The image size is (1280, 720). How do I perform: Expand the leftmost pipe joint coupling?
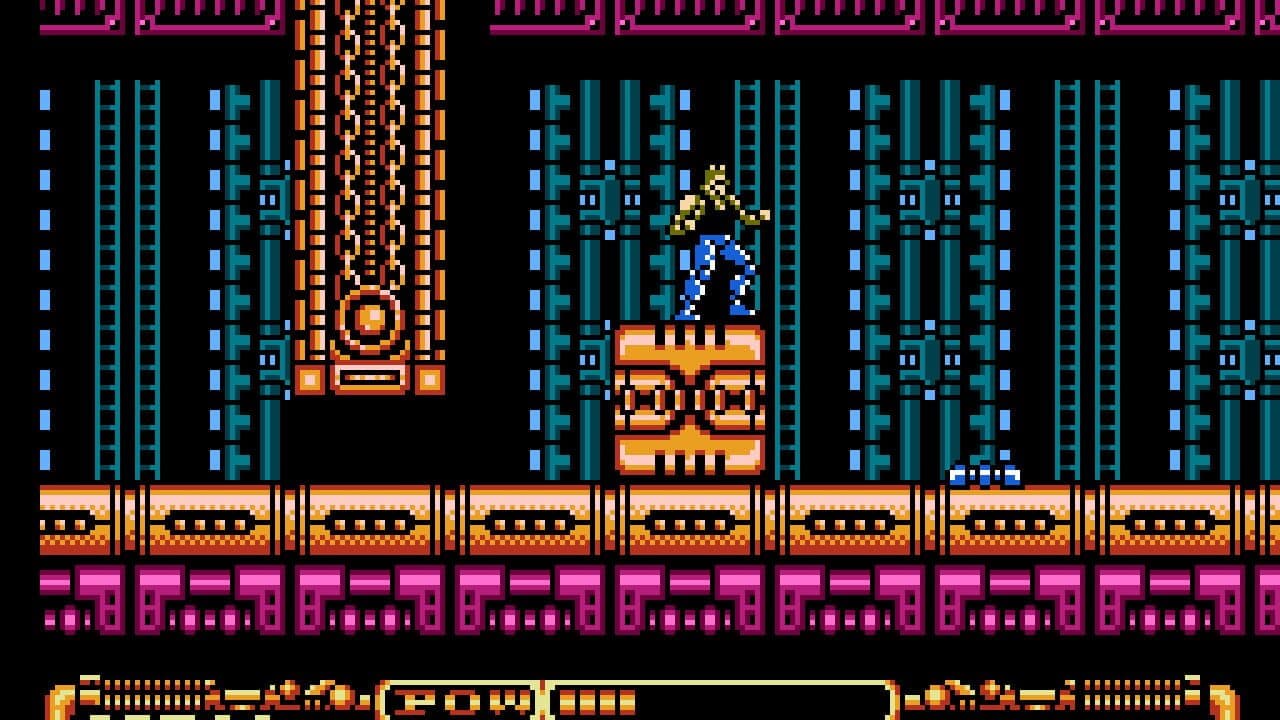(x=123, y=520)
